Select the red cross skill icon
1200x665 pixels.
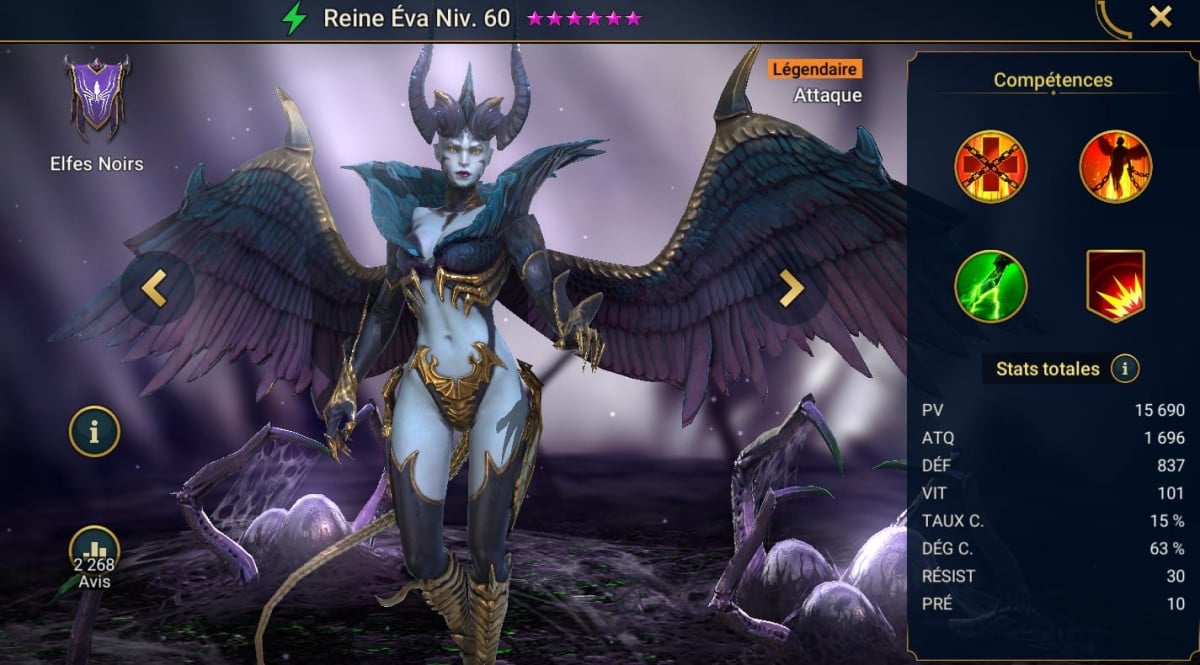(990, 167)
